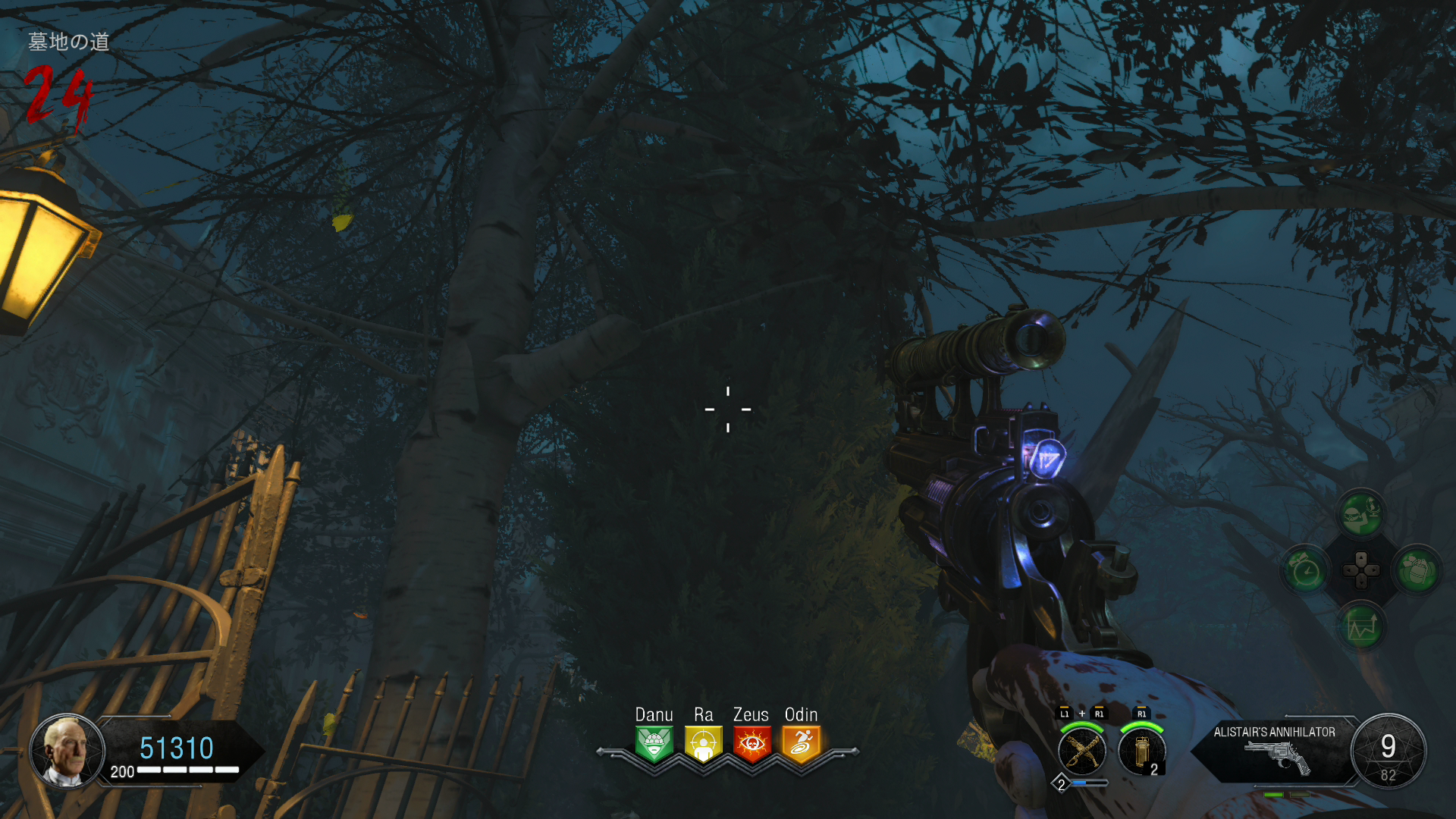Click the character portrait

(x=67, y=751)
